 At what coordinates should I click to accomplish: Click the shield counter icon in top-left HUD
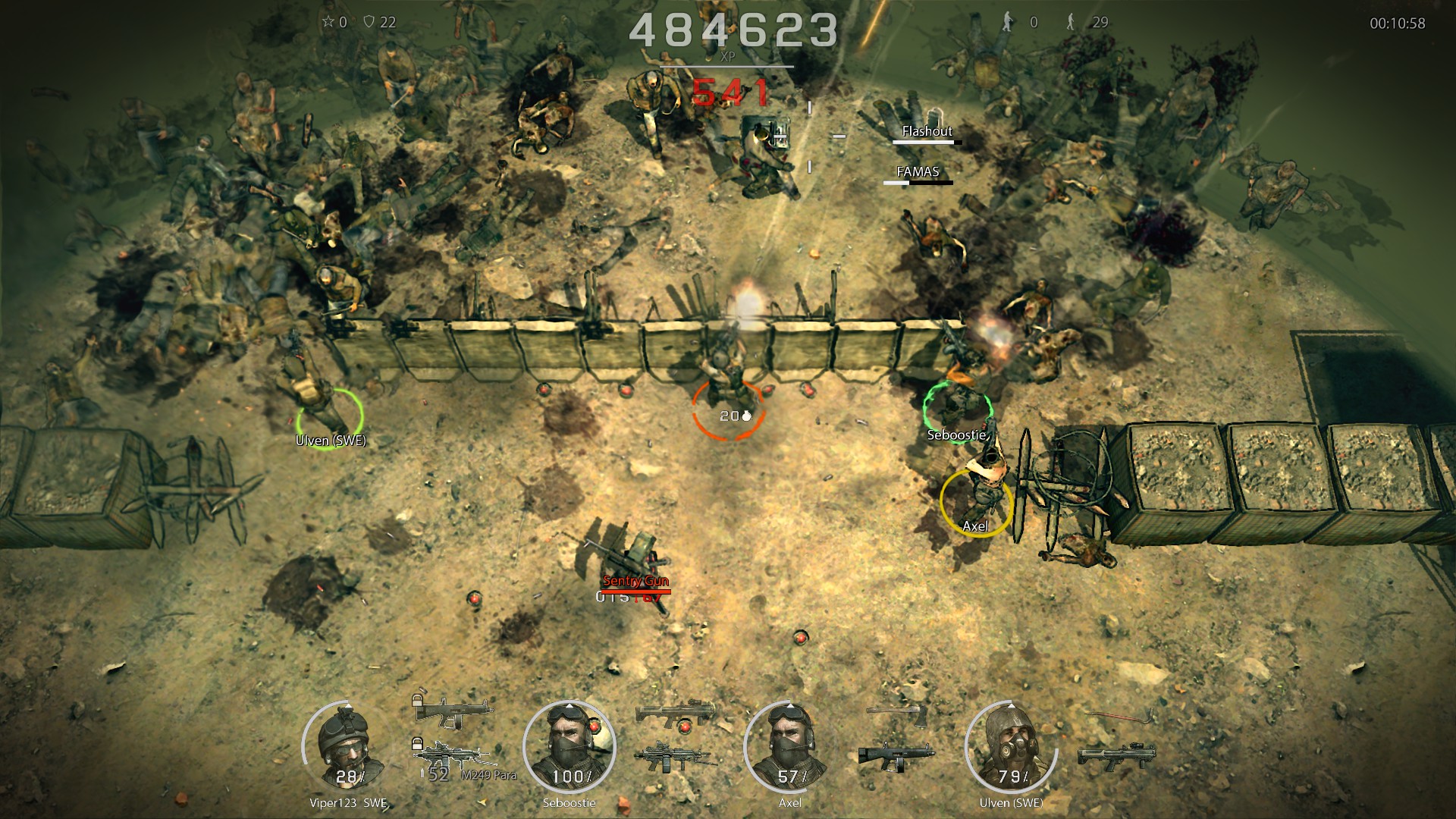point(369,20)
